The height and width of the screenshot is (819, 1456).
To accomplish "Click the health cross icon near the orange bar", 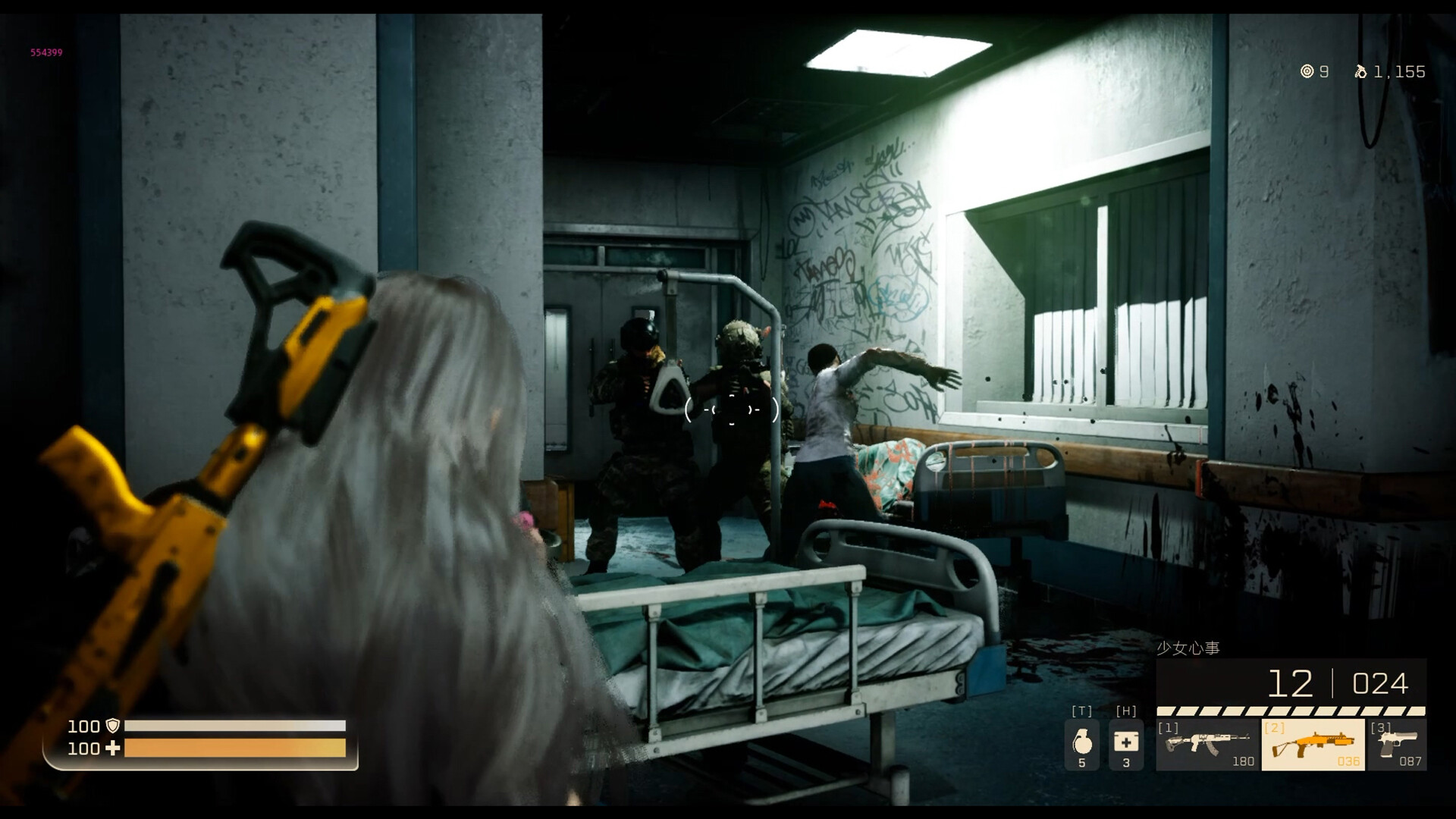I will (x=111, y=749).
